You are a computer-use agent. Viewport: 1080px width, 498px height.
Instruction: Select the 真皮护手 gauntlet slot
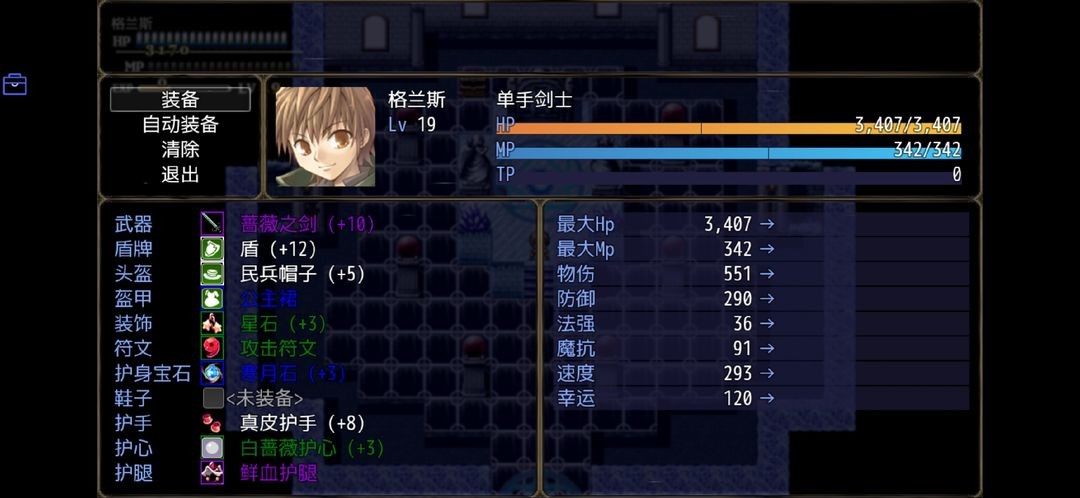point(302,424)
